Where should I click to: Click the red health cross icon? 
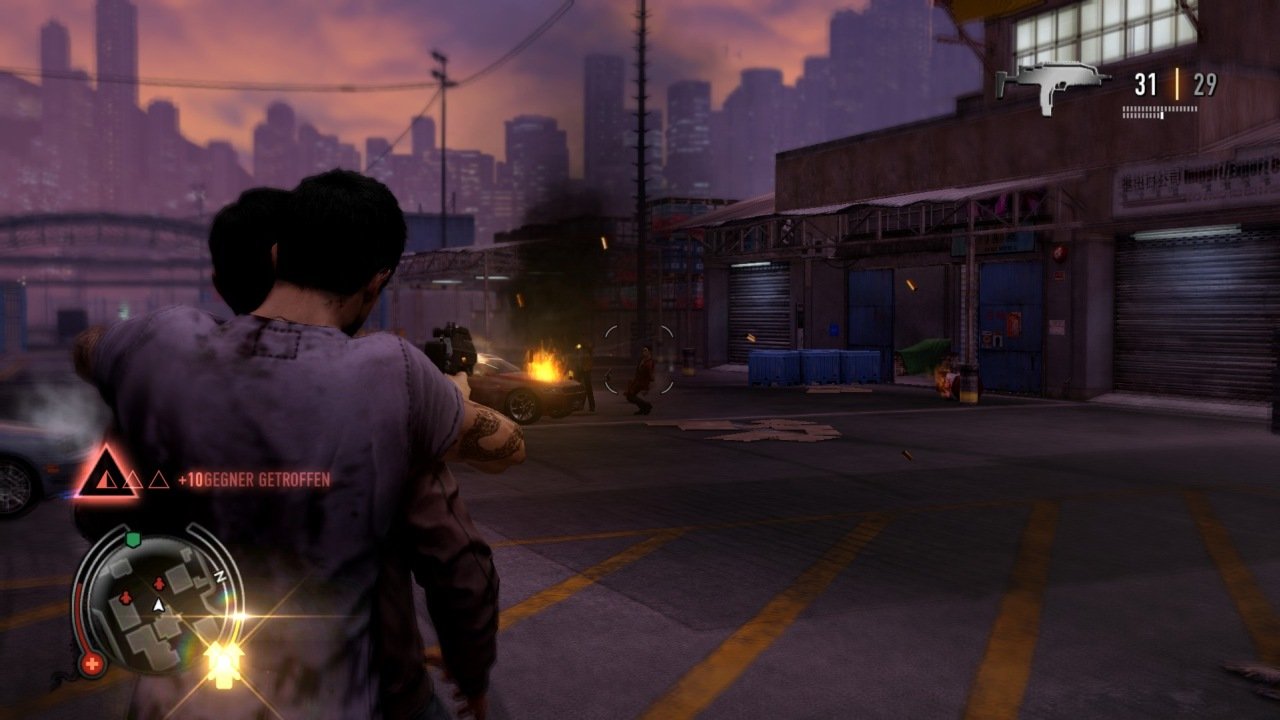point(92,663)
